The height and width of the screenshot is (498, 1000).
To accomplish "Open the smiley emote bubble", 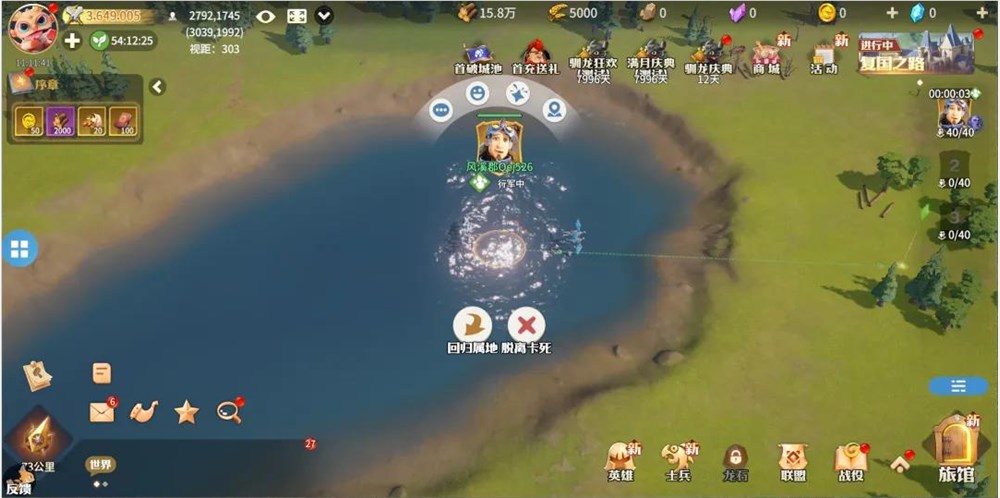I will point(478,93).
